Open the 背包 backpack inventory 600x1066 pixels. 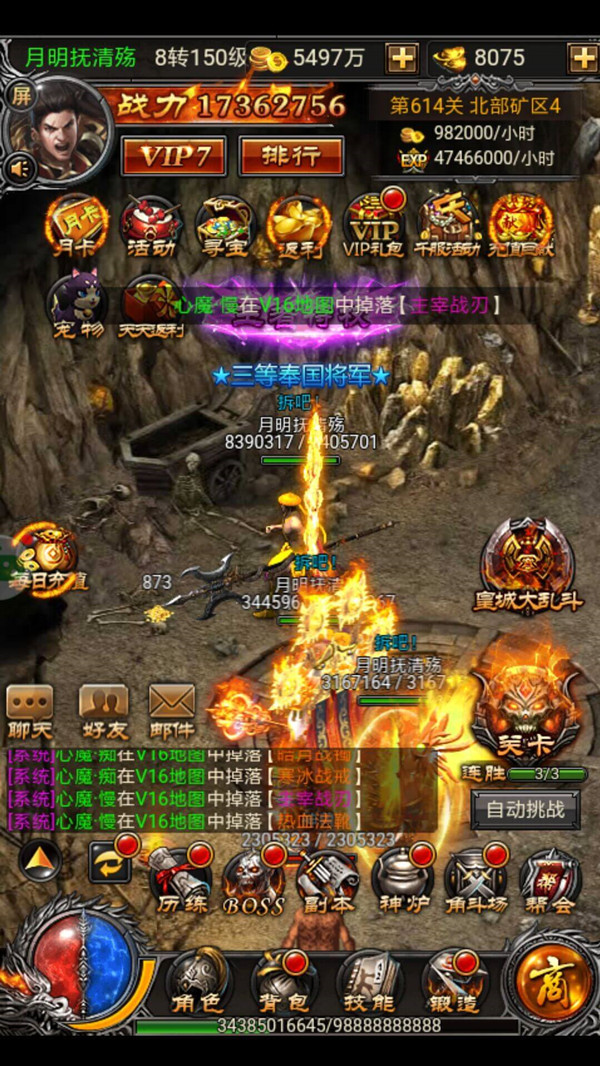283,980
